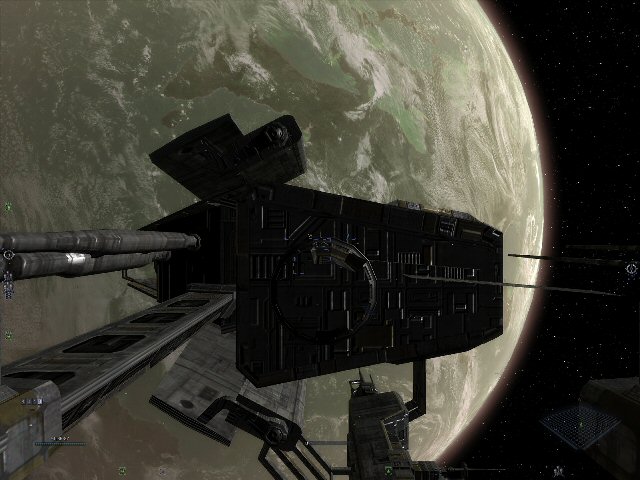Select the circled target marker at right edge
This screenshot has height=480, width=640.
[x=630, y=267]
